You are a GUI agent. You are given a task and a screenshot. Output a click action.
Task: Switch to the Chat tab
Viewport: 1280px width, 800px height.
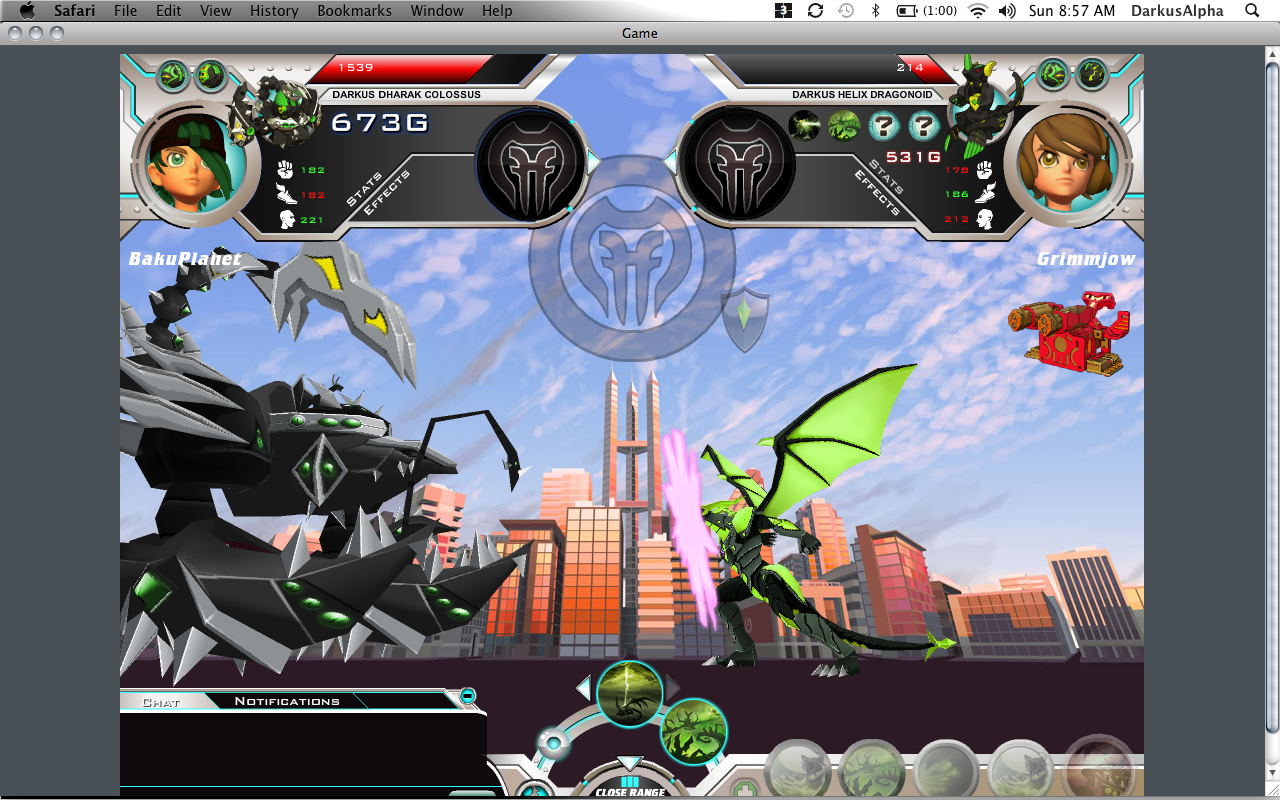(161, 702)
